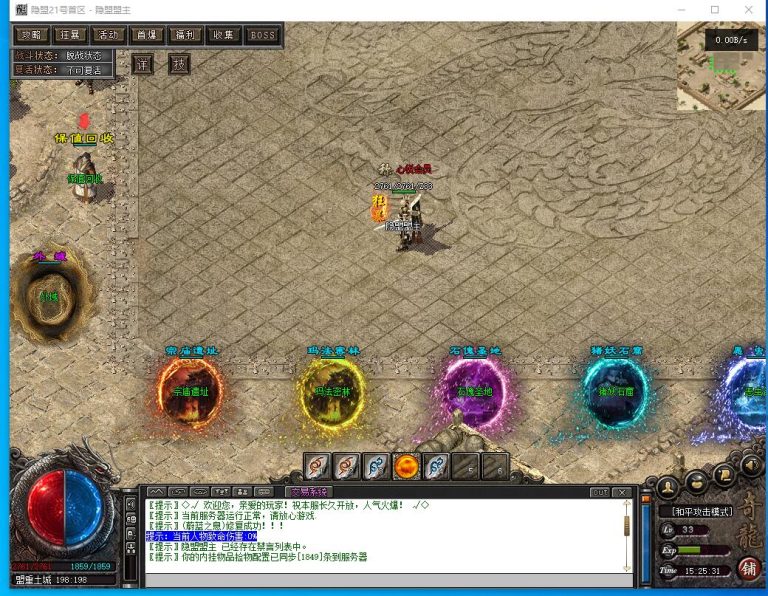Open the 活动 events menu

(x=110, y=35)
